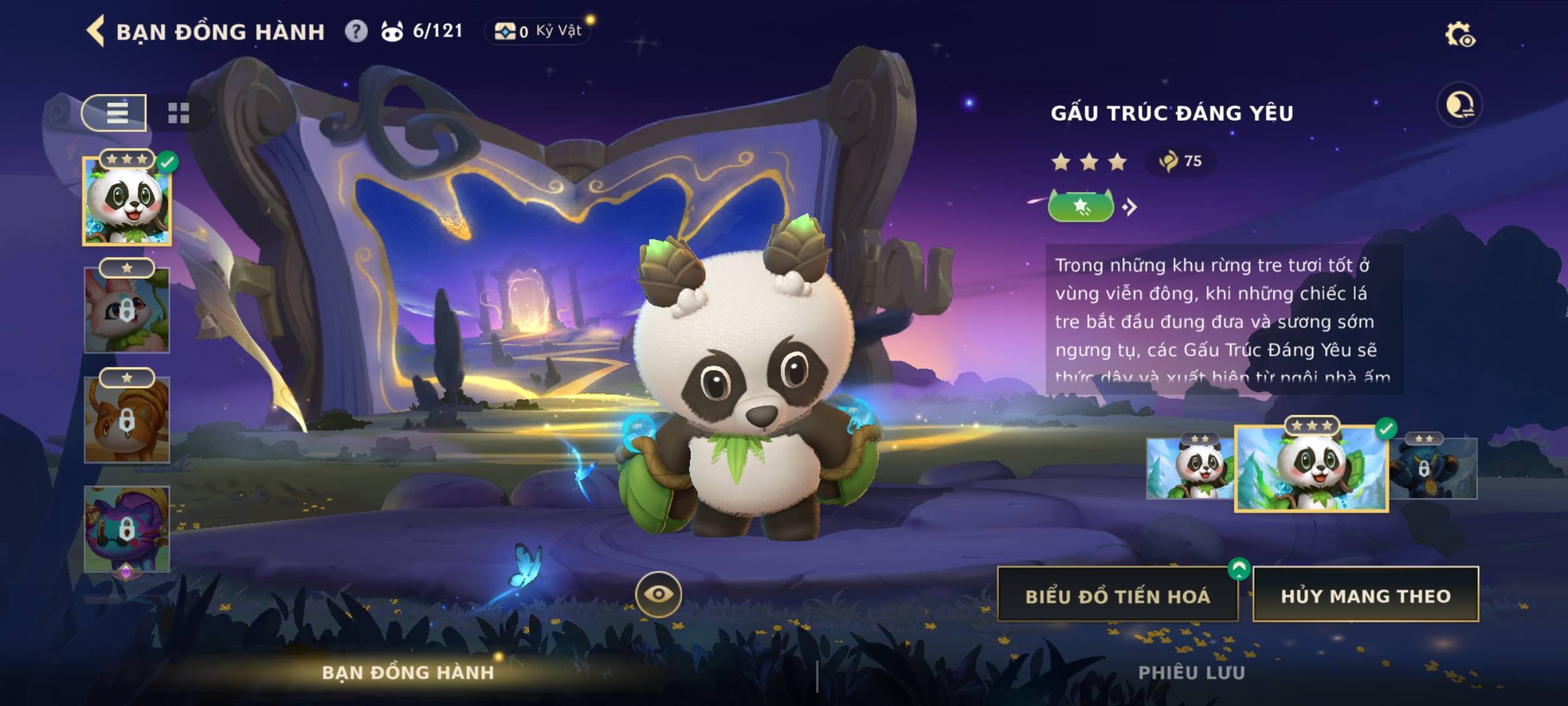Open the gear settings icon
This screenshot has width=1568, height=706.
click(1459, 35)
